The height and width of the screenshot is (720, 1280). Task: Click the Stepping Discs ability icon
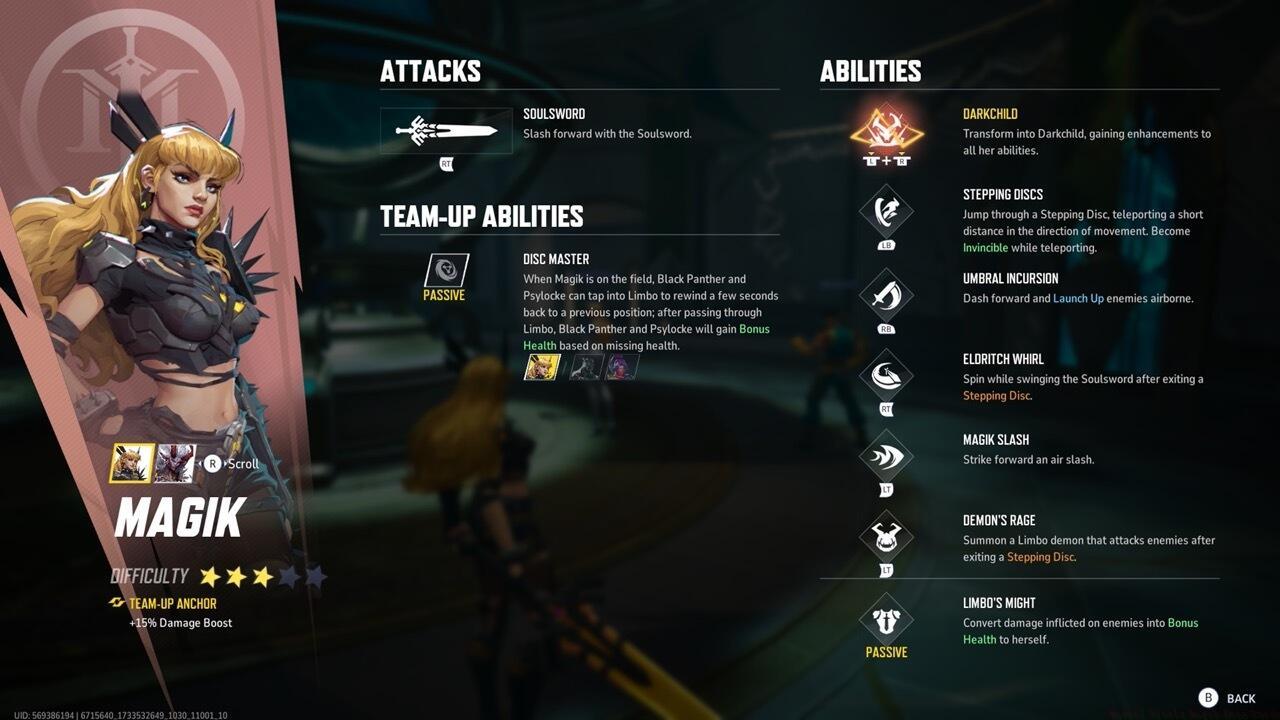886,212
